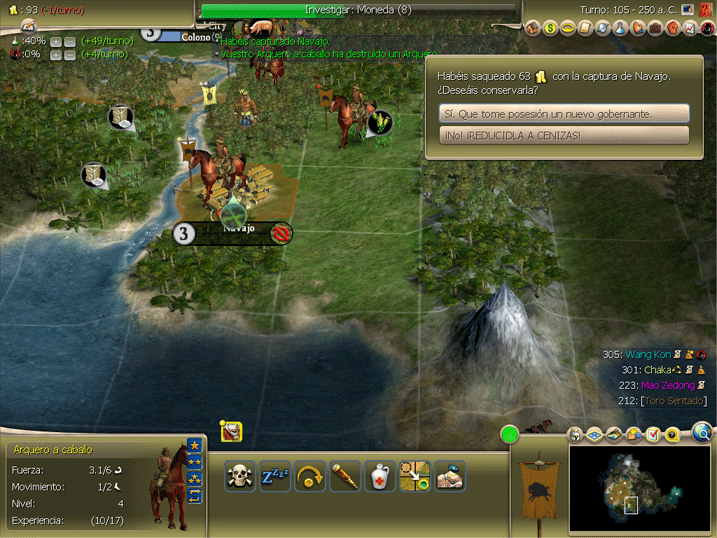717x538 pixels.
Task: Click the research bar showing Moneda
Action: (360, 10)
